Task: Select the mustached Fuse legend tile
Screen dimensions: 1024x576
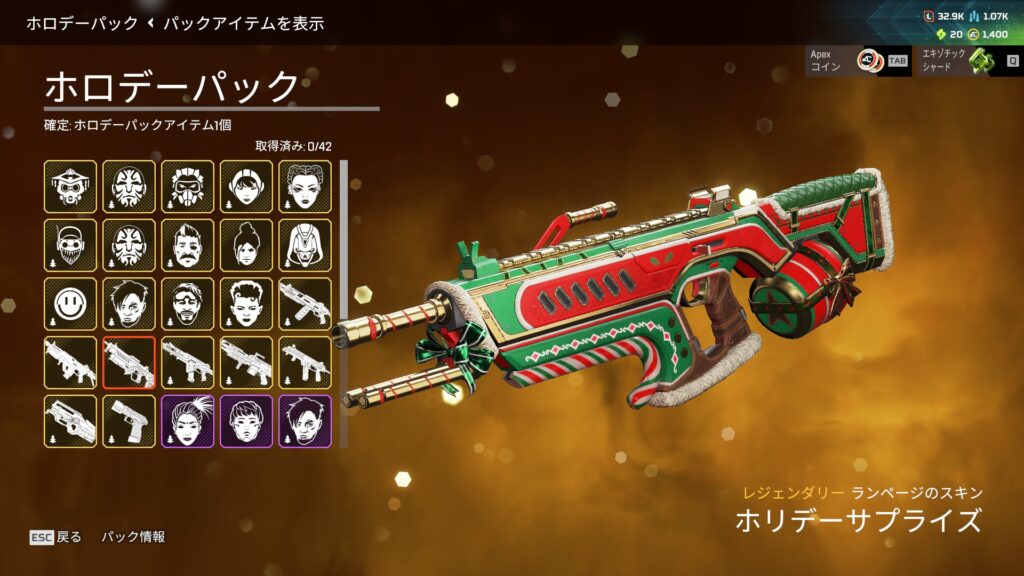Action: coord(188,245)
